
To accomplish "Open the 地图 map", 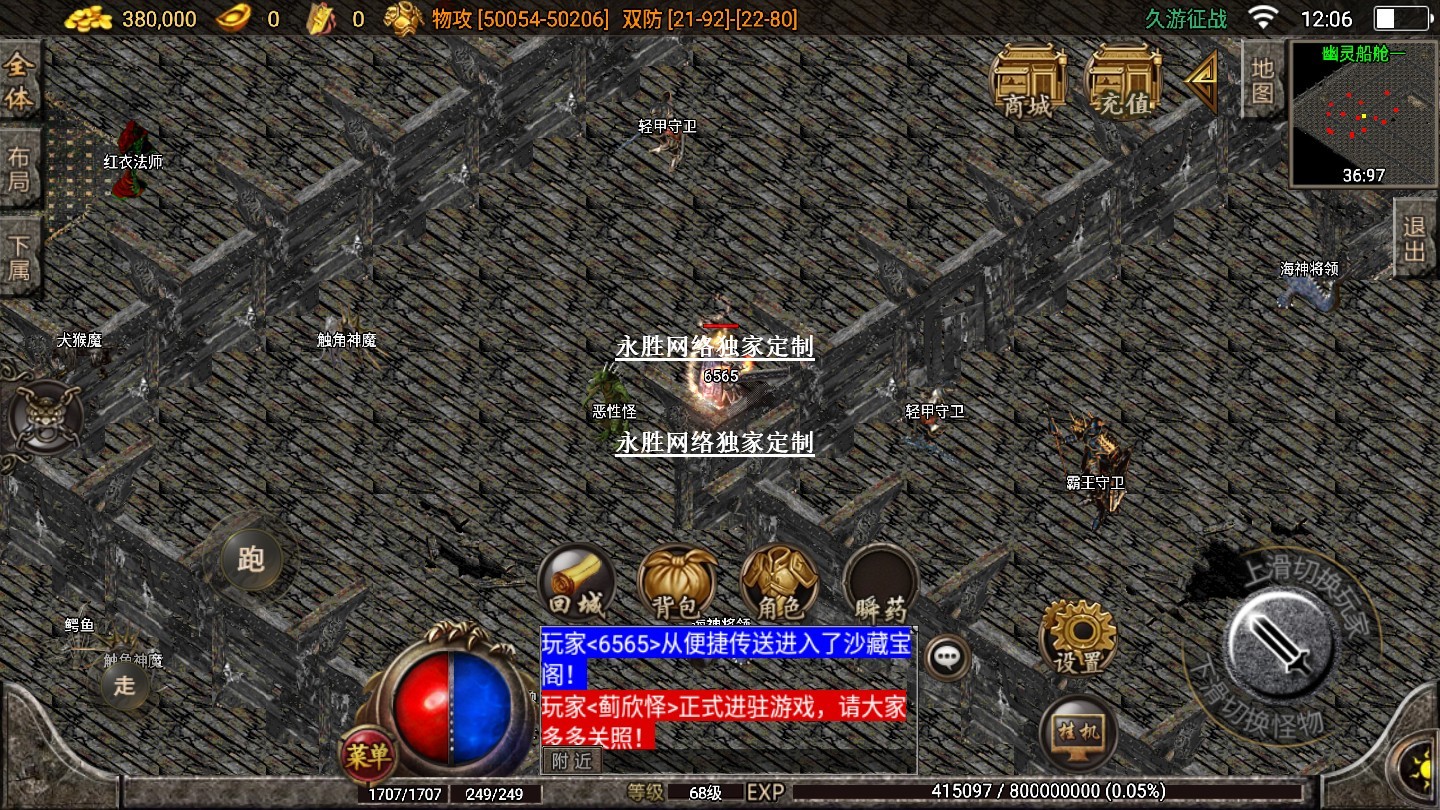I will [1262, 80].
